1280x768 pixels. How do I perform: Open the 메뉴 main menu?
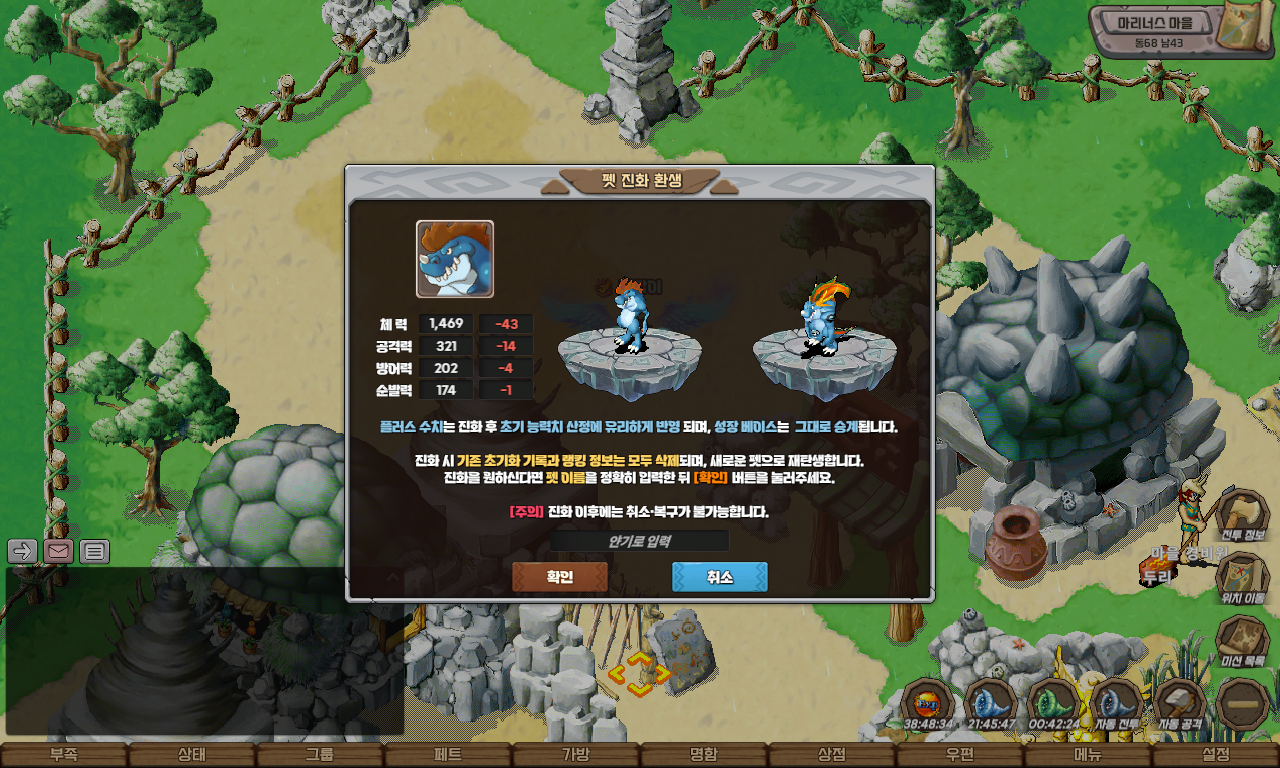[1088, 755]
